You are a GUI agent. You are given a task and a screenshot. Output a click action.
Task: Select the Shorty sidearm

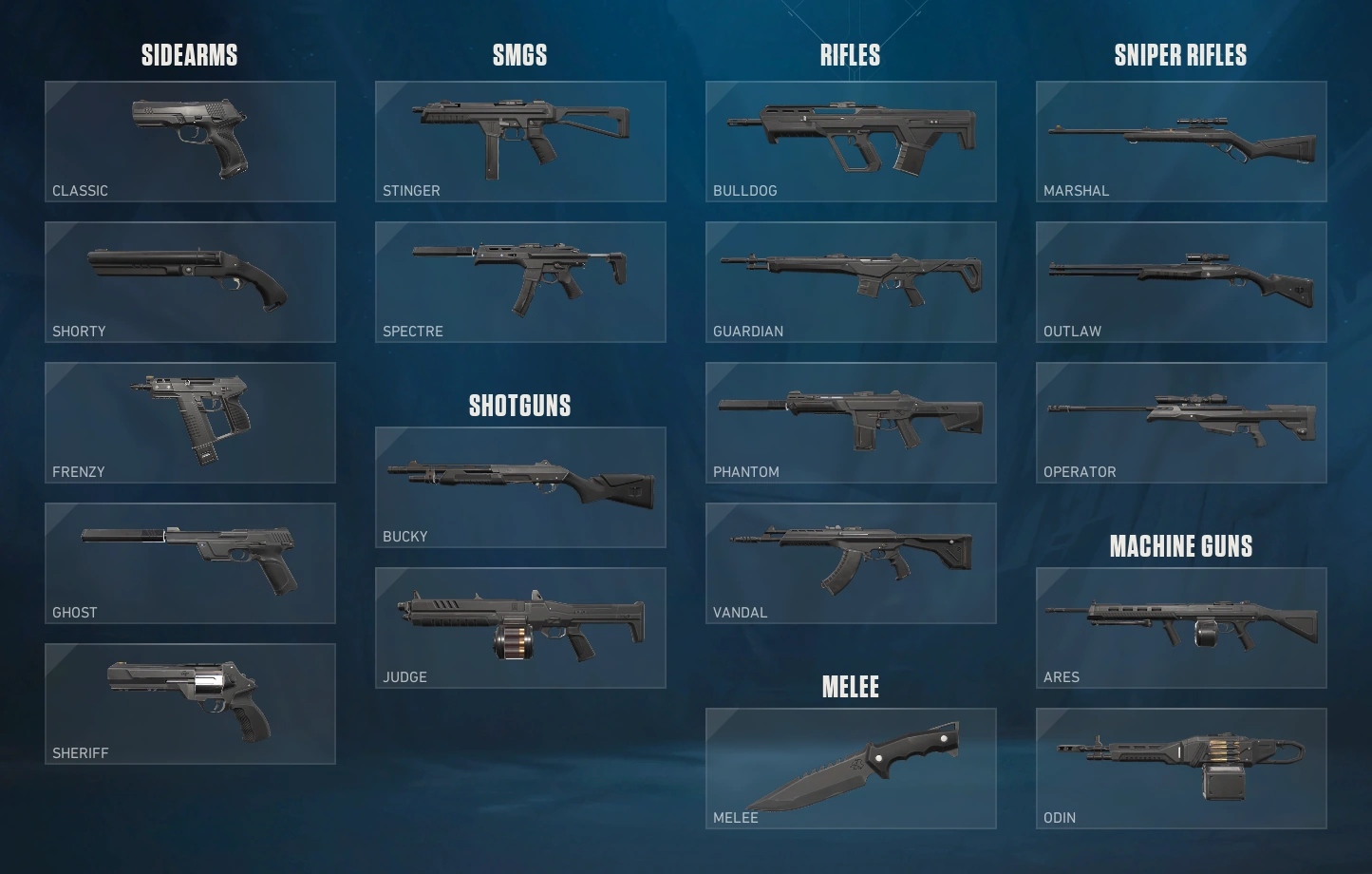coord(189,281)
